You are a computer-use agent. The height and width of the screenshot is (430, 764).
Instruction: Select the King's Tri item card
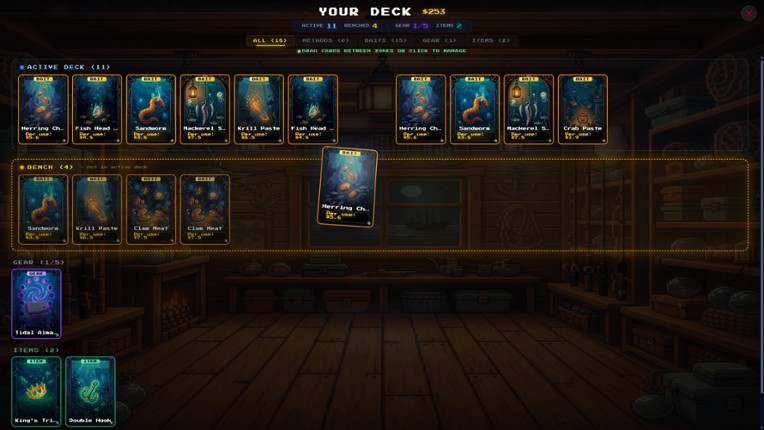pyautogui.click(x=36, y=392)
